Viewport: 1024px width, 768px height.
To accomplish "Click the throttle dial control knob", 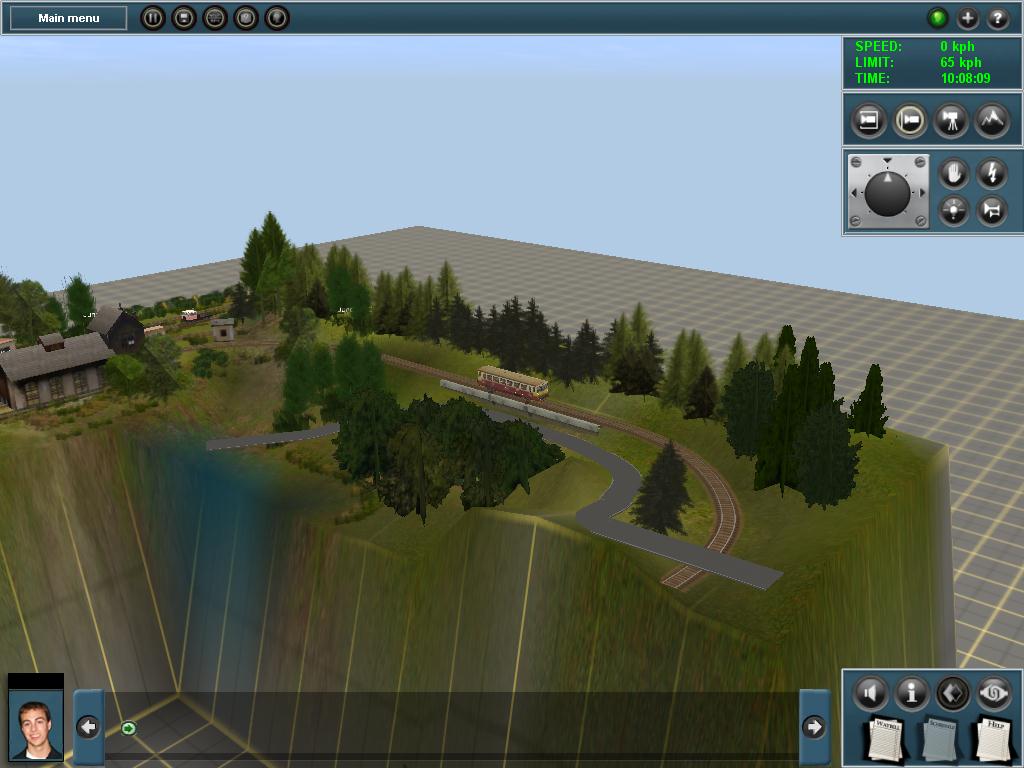I will (887, 192).
